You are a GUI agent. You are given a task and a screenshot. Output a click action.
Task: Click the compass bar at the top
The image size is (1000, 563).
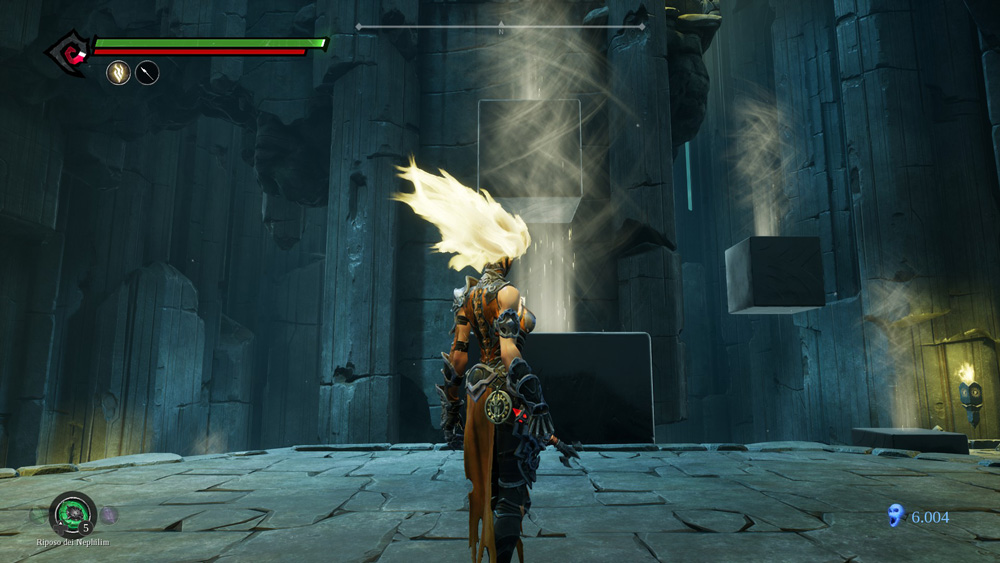(500, 27)
